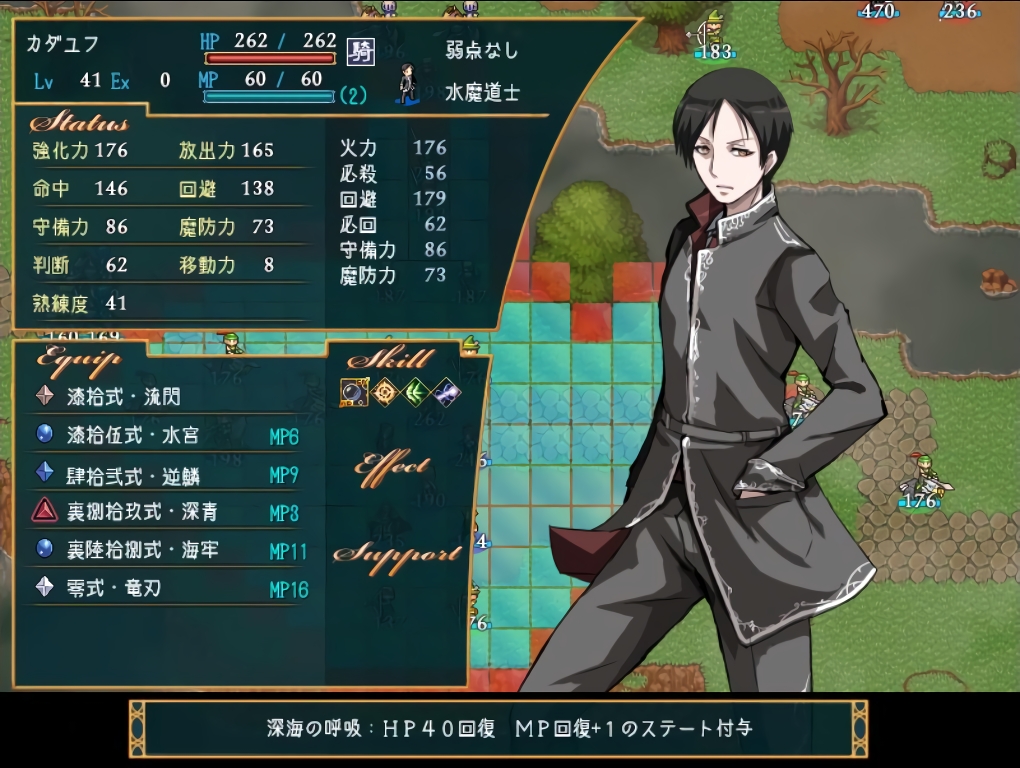The width and height of the screenshot is (1020, 768).
Task: Select the orange target-reticle skill icon
Action: pyautogui.click(x=385, y=393)
